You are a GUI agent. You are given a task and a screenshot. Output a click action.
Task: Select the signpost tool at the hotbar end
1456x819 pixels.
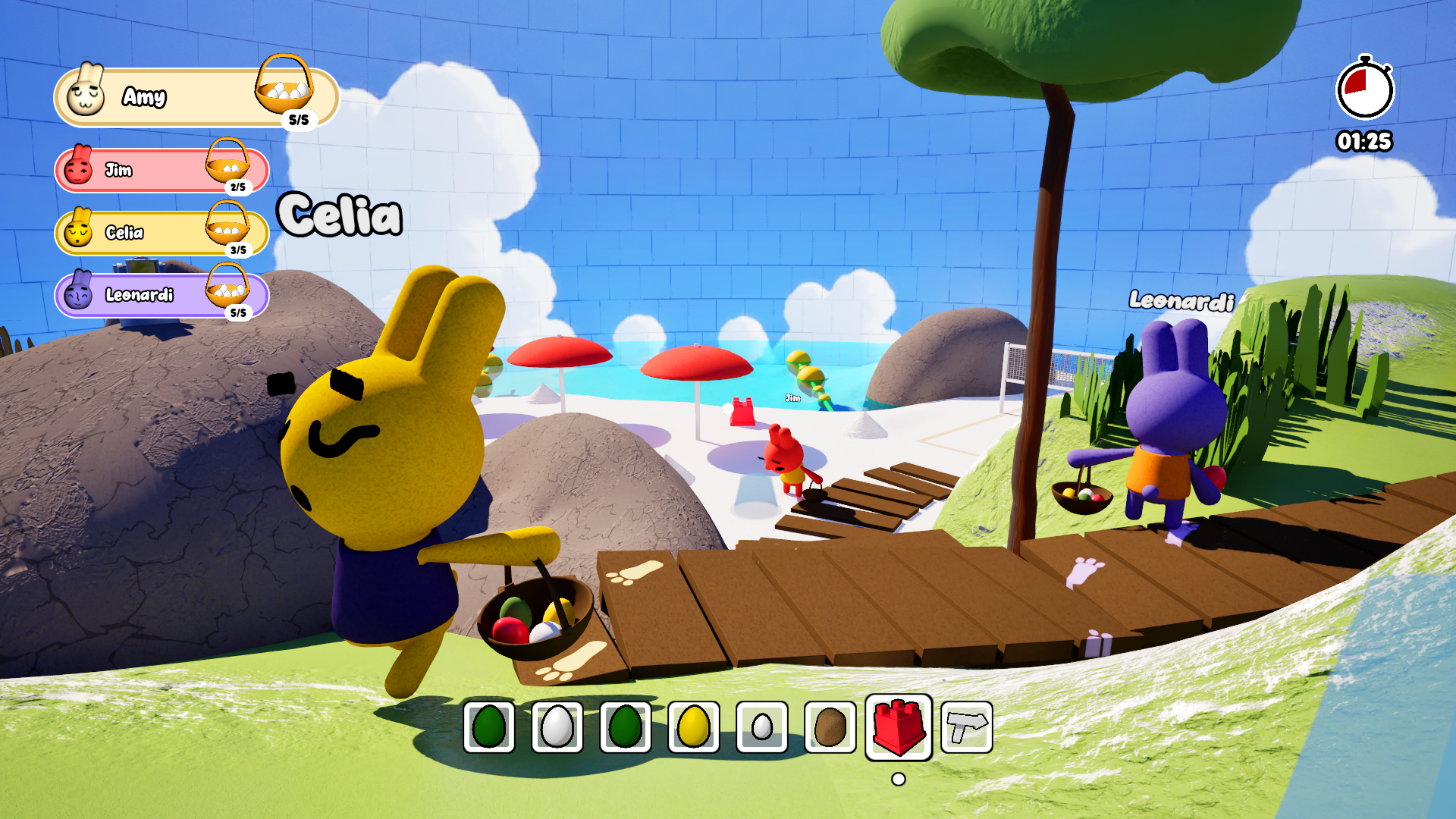(x=966, y=726)
